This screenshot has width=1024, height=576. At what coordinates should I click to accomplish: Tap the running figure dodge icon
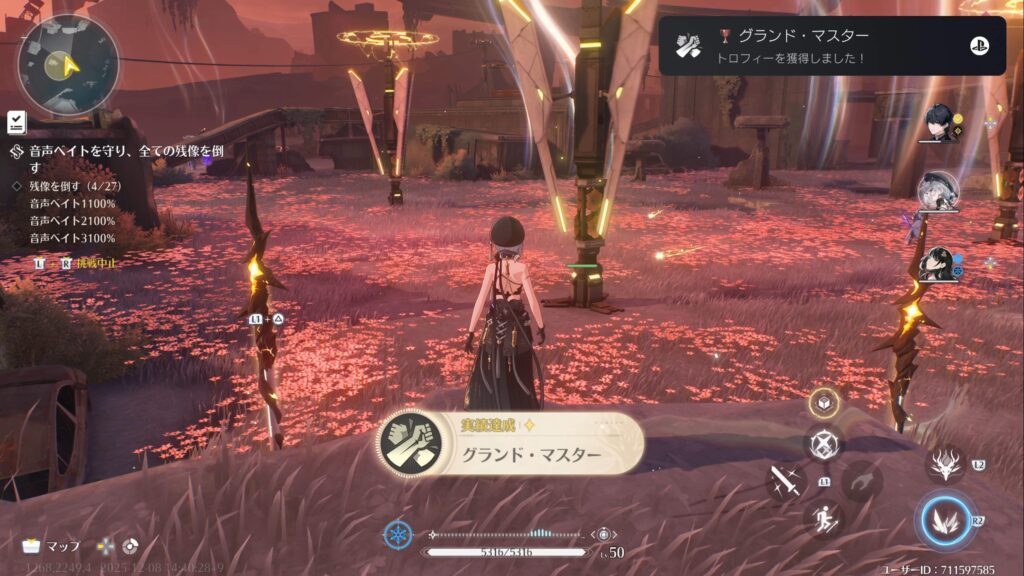coord(824,519)
